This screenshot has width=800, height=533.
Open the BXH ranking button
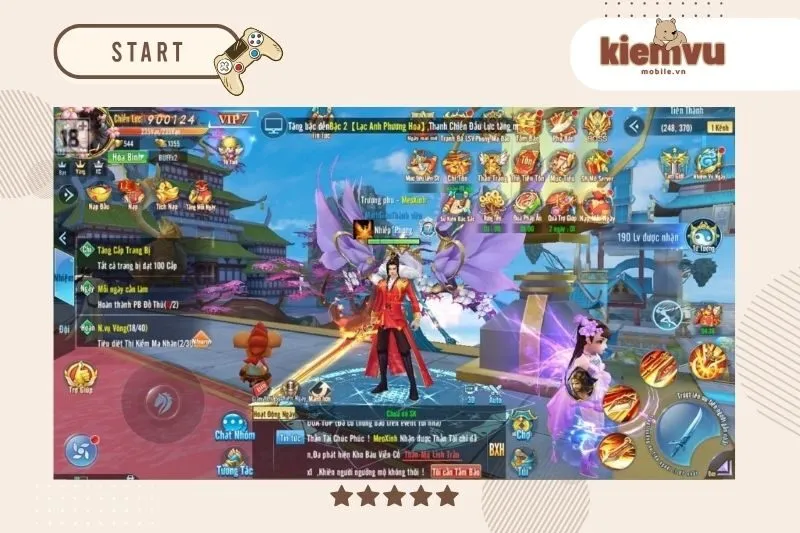point(497,450)
